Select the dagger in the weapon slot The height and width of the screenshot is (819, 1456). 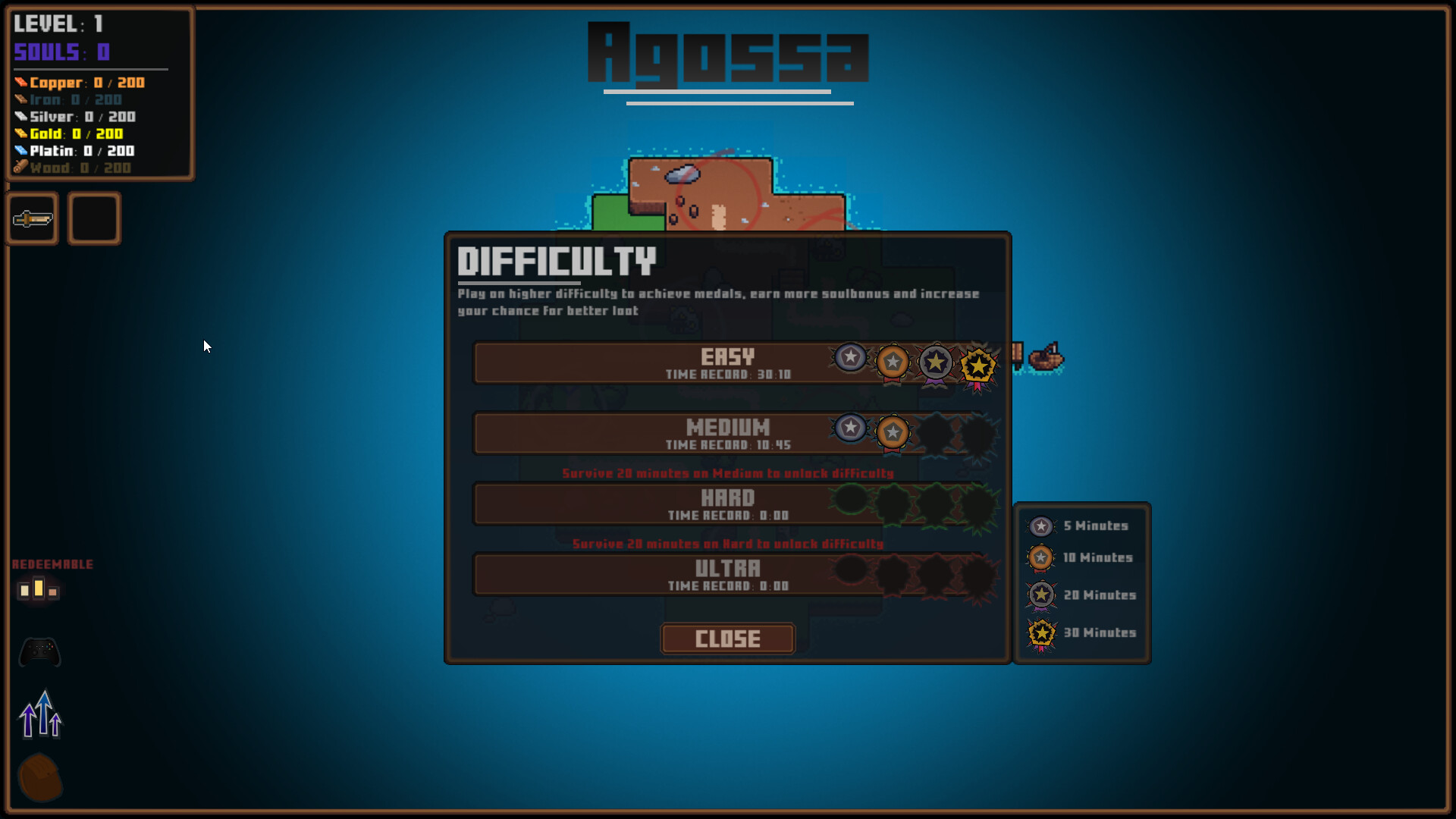coord(33,218)
